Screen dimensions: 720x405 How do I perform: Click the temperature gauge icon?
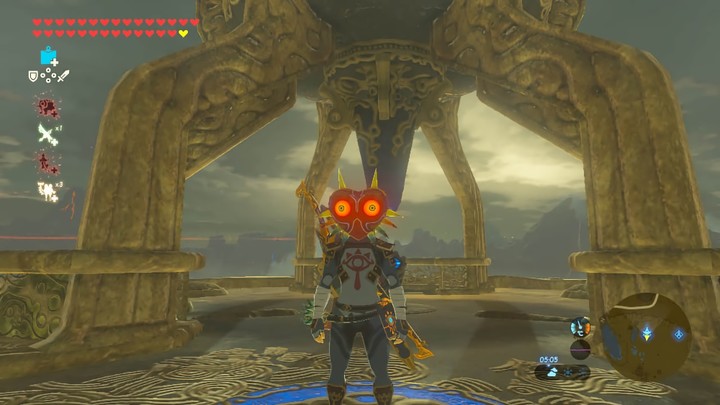pyautogui.click(x=579, y=327)
